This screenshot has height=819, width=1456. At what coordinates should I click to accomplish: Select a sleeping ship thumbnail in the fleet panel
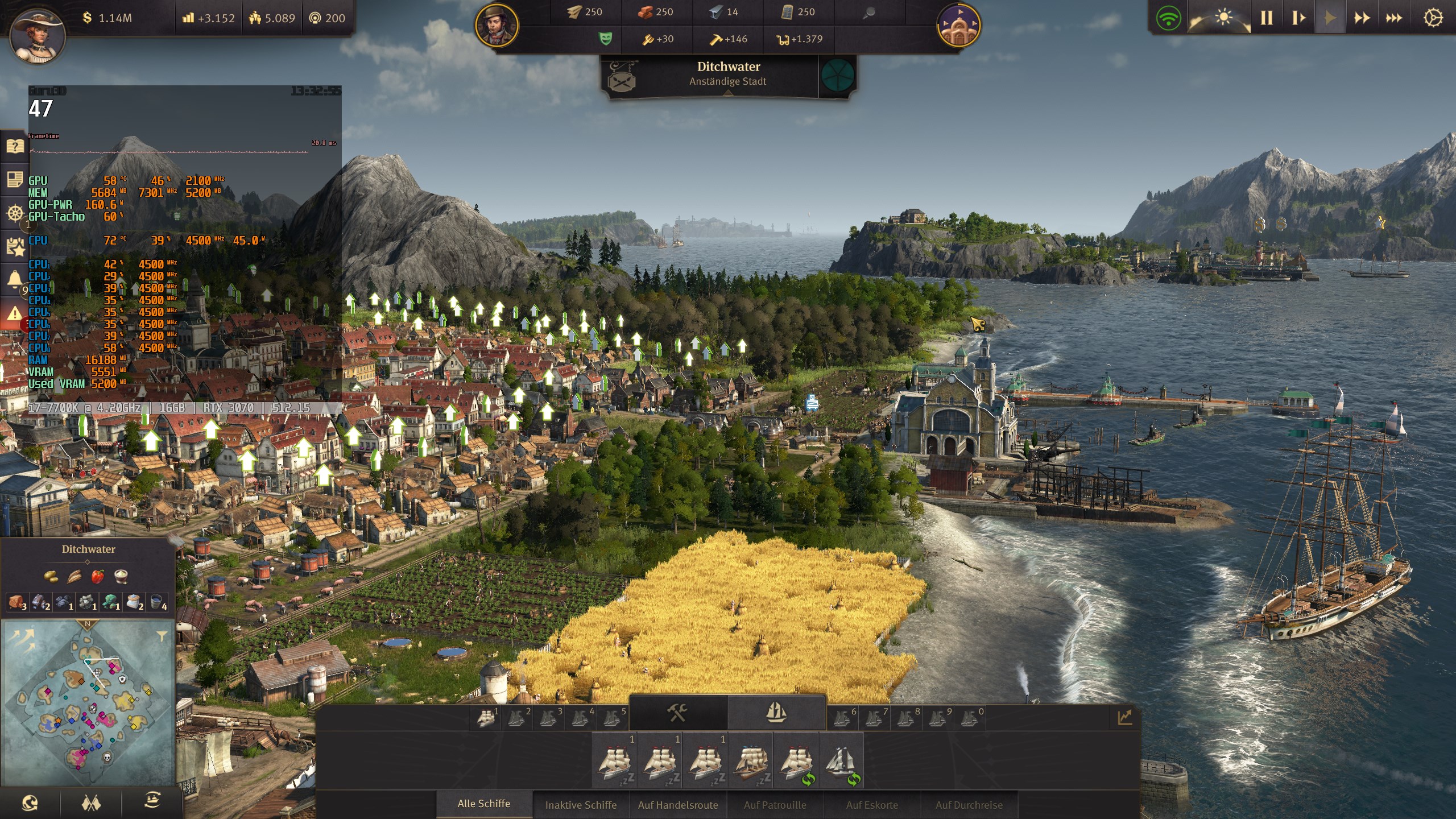[x=614, y=765]
